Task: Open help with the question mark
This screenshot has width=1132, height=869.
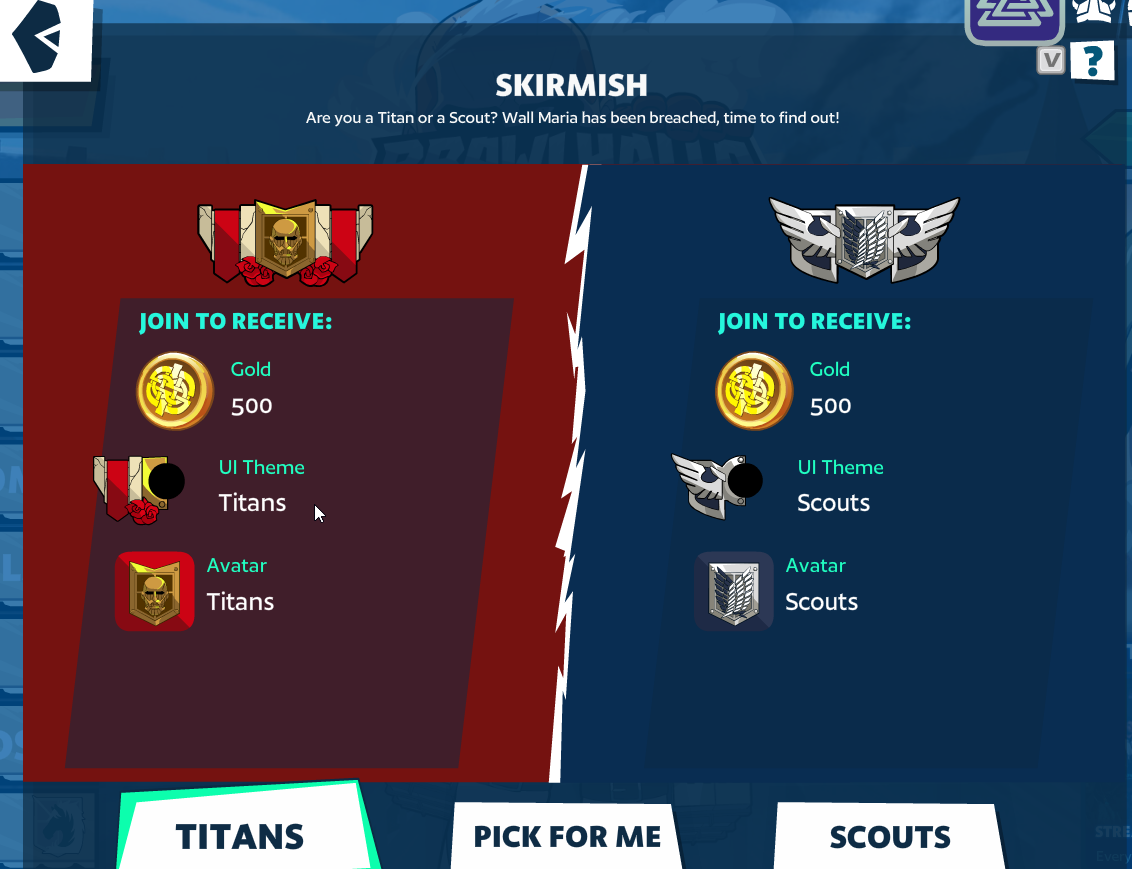Action: coord(1092,62)
